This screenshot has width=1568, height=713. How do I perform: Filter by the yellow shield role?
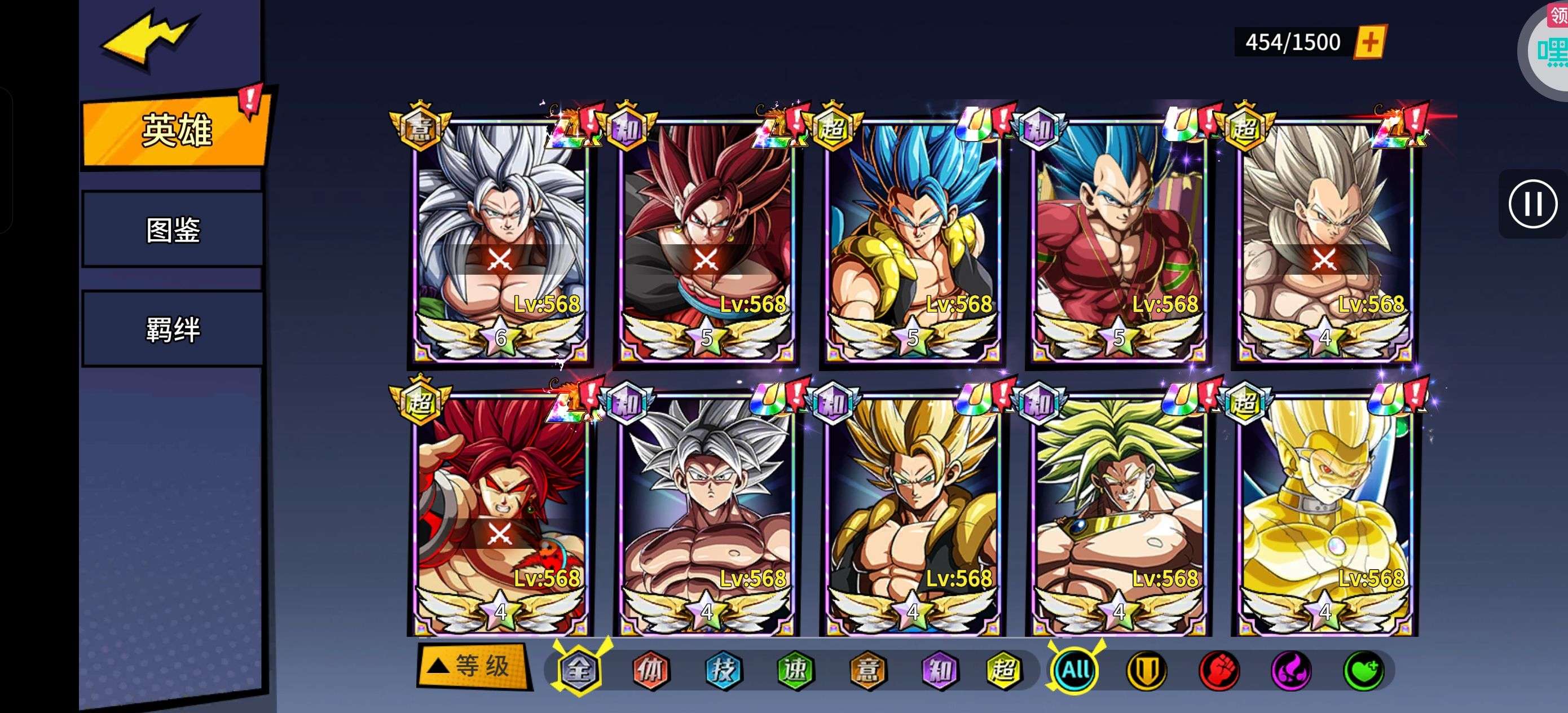[x=1147, y=670]
